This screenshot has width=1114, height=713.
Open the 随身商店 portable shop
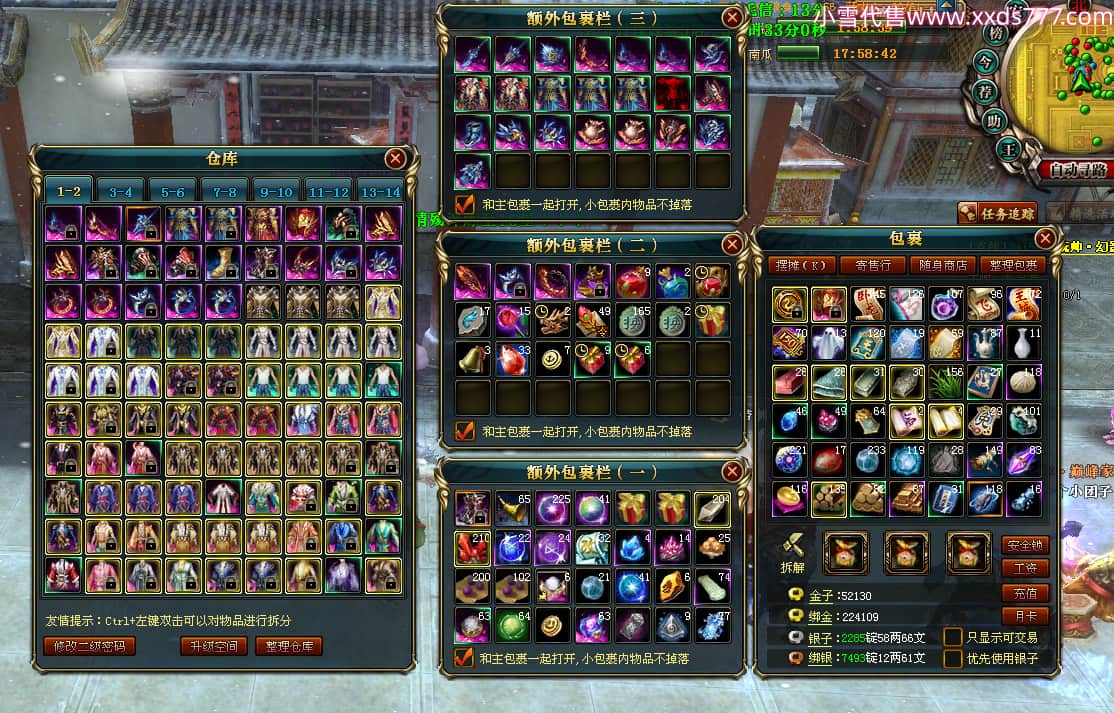point(942,265)
